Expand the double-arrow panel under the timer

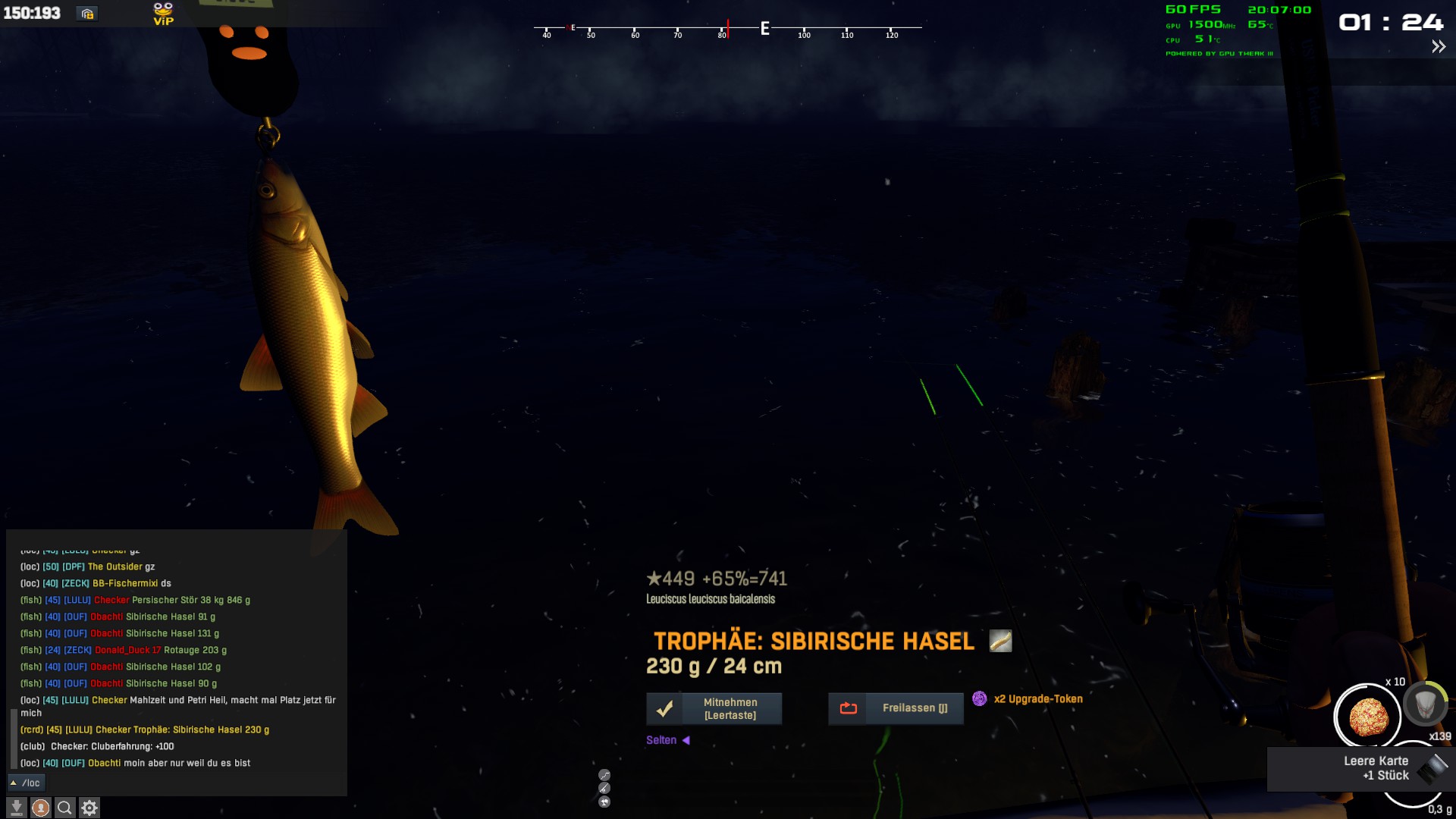pos(1438,47)
